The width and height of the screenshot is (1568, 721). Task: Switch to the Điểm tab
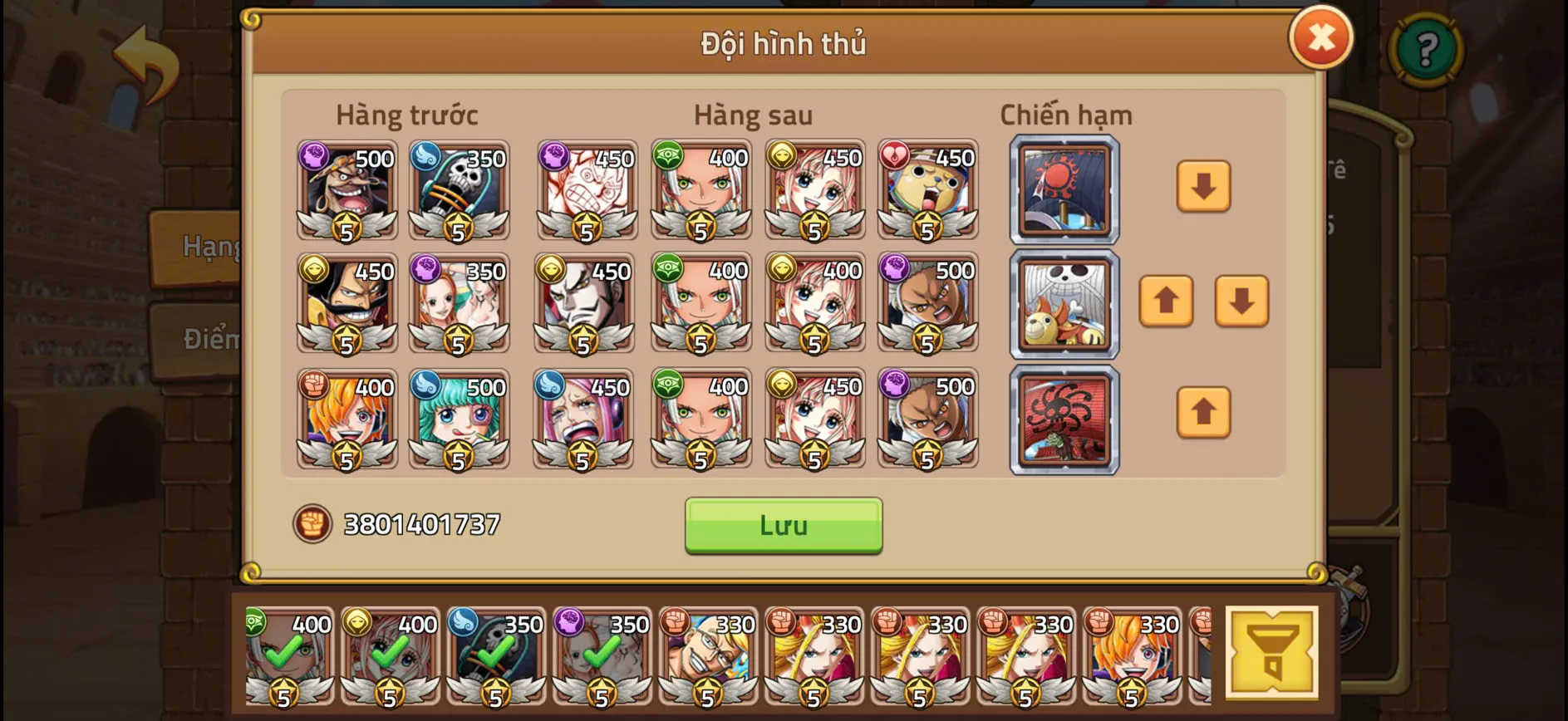[x=208, y=339]
